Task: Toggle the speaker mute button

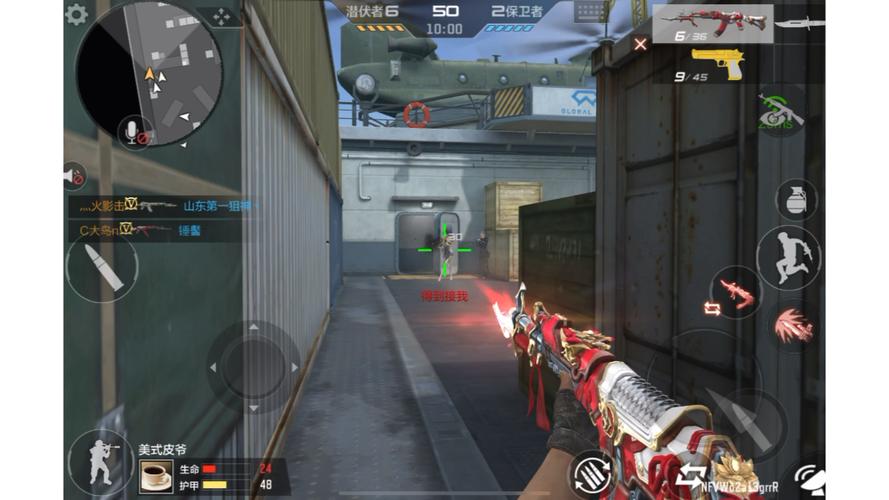Action: point(73,176)
